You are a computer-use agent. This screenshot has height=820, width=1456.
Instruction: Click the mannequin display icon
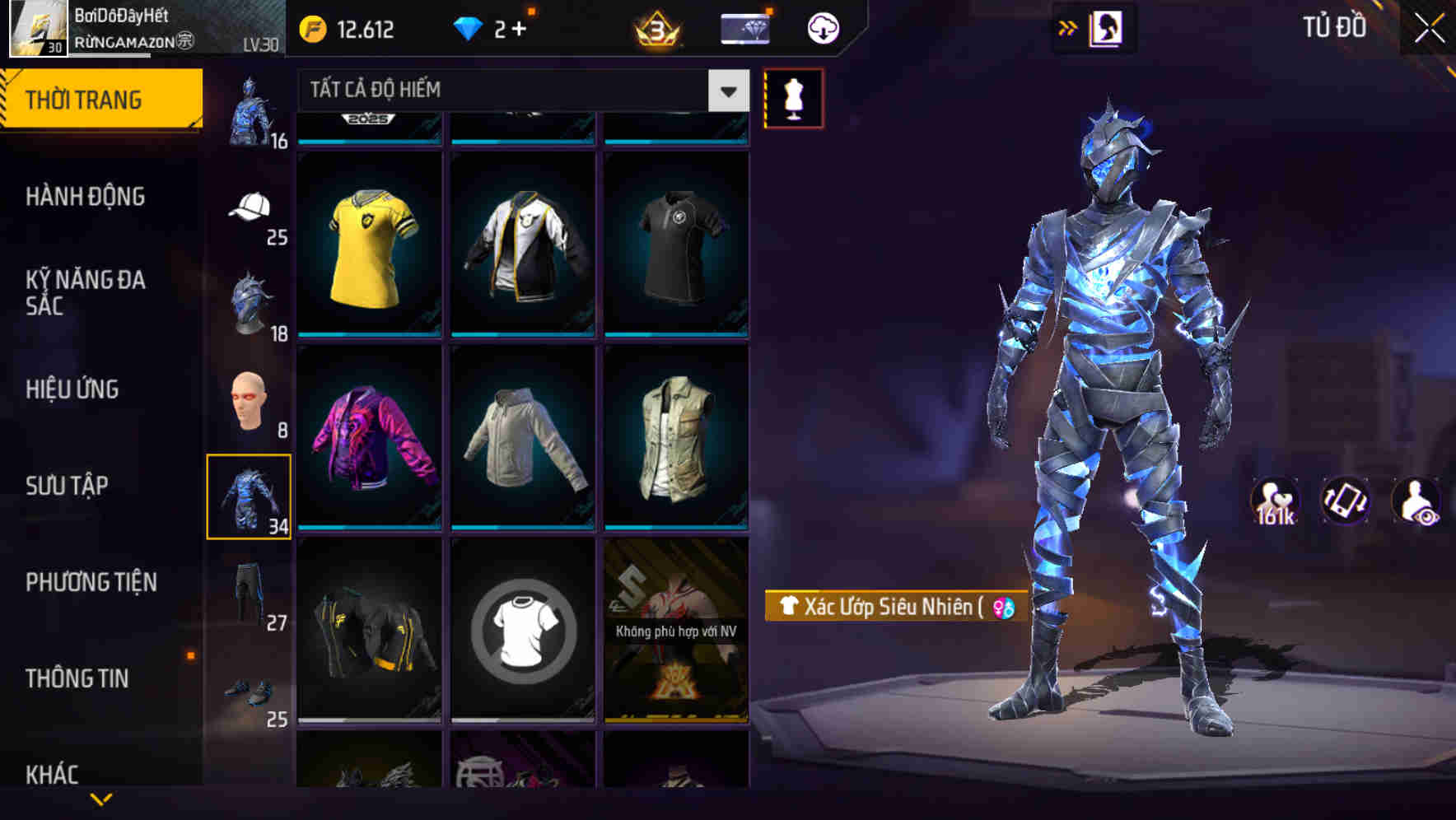793,97
